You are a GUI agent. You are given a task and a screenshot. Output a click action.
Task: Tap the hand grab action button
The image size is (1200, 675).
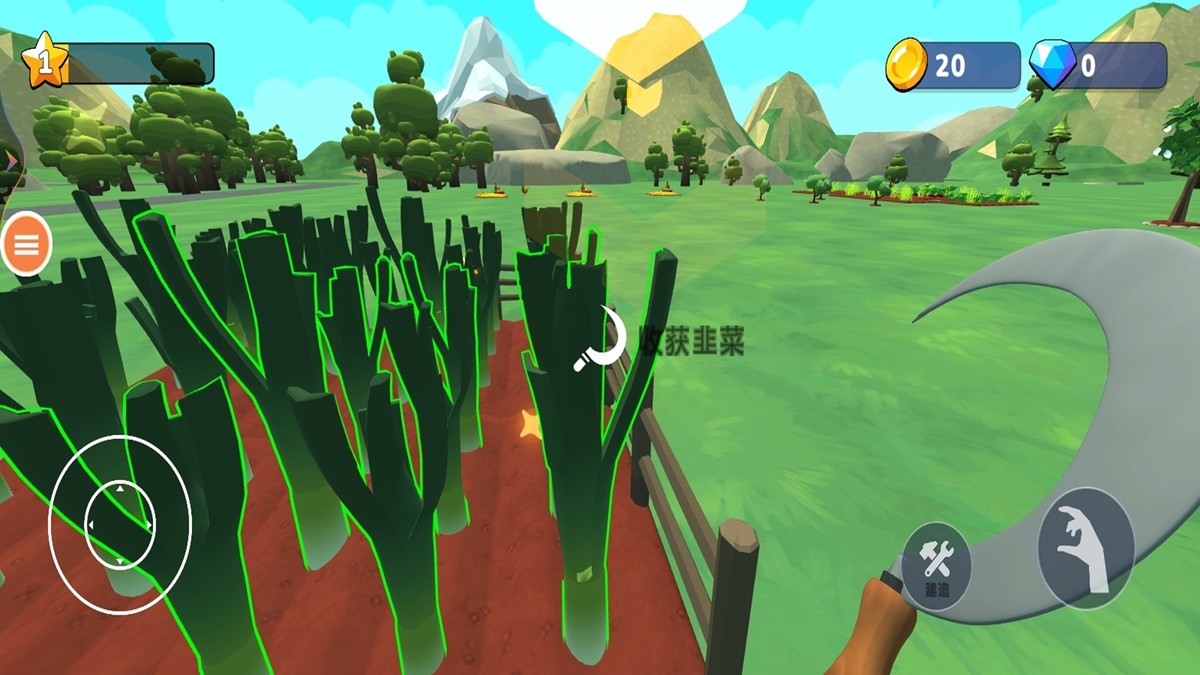[x=1085, y=548]
